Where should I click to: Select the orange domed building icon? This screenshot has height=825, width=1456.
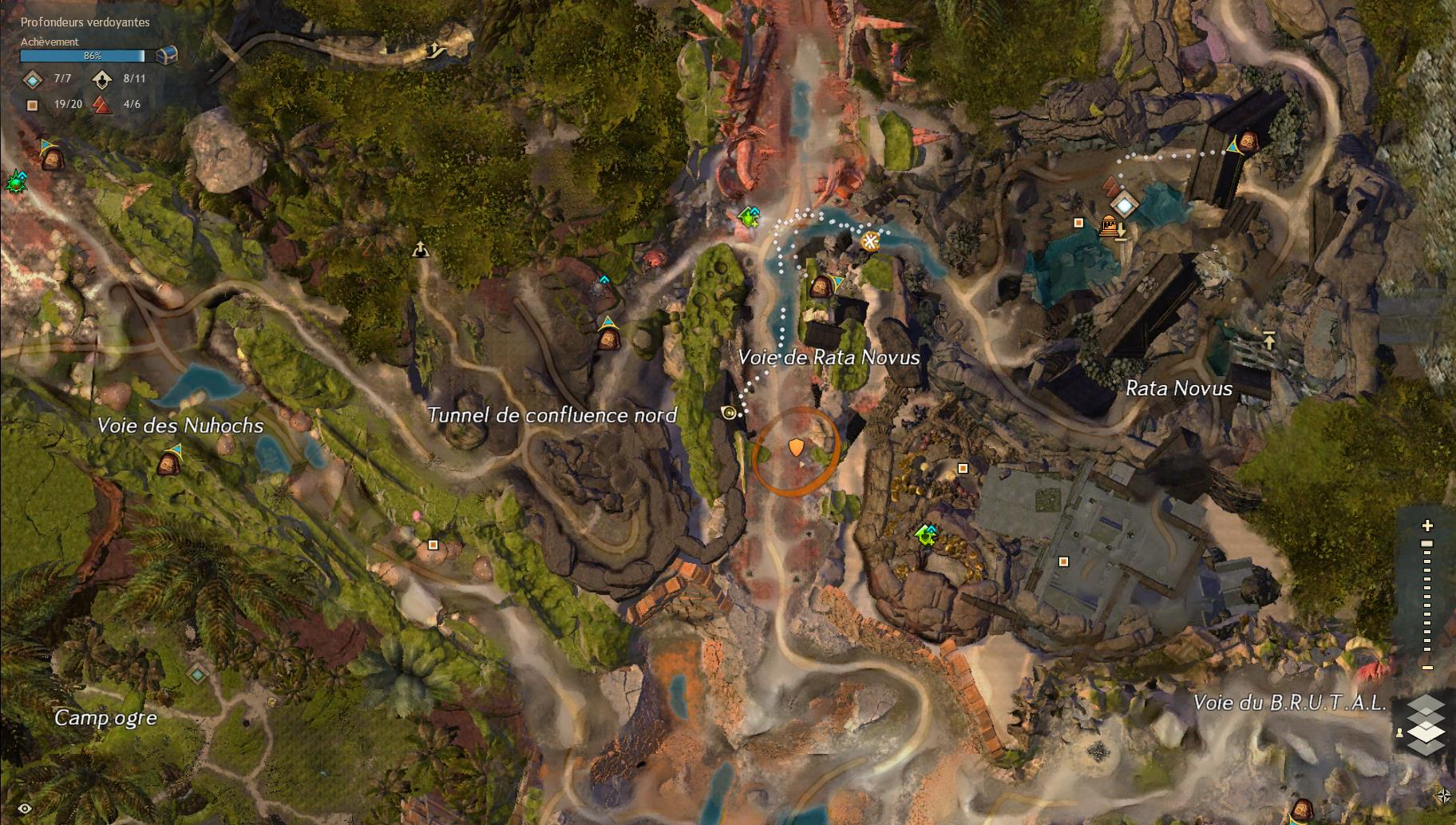point(1108,226)
